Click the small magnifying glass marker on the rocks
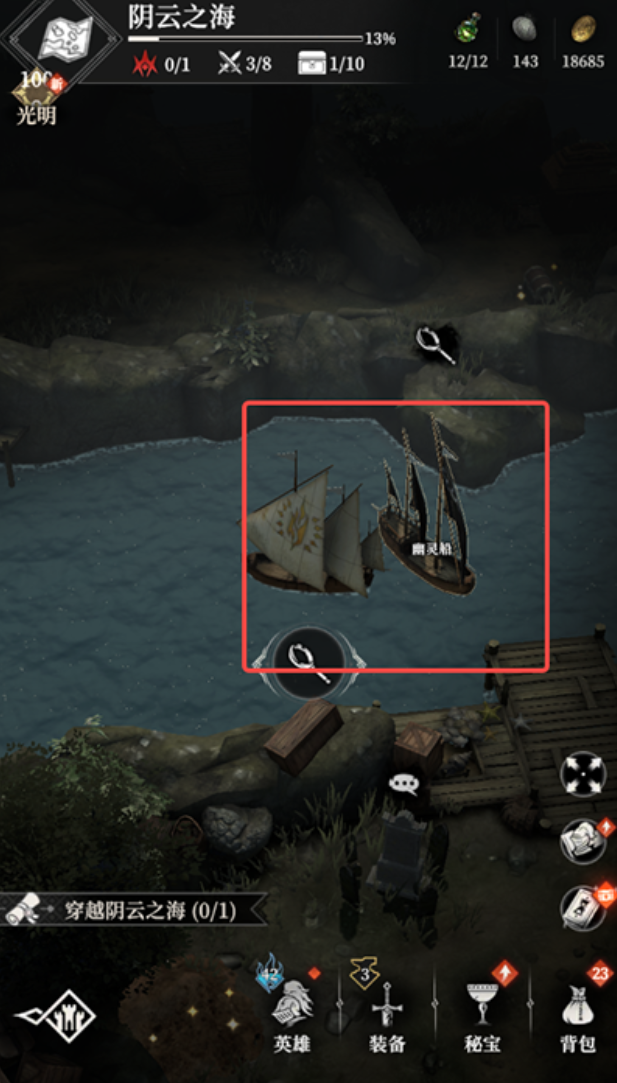Image resolution: width=617 pixels, height=1083 pixels. 437,345
